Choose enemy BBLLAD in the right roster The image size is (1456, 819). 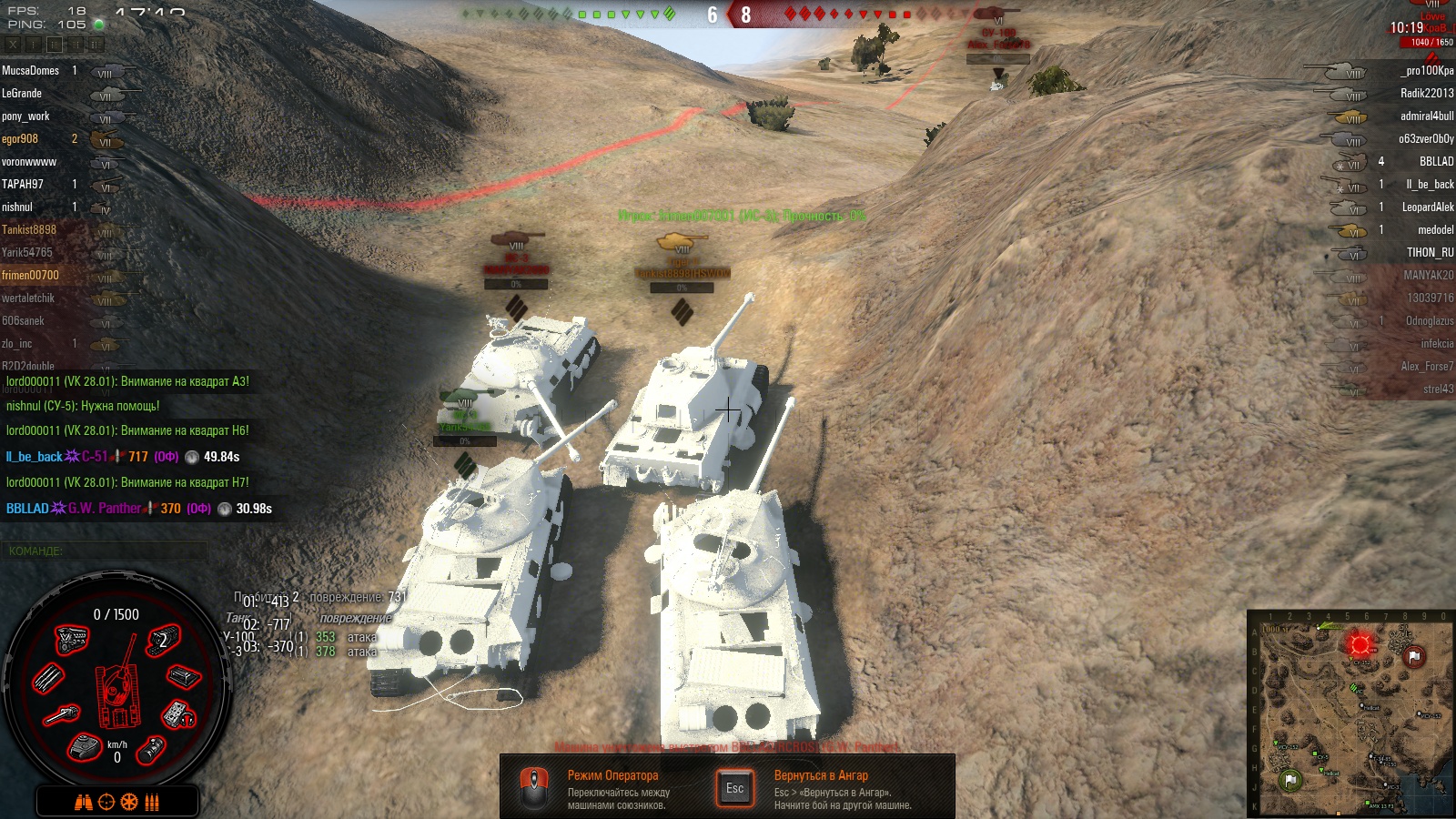1436,161
